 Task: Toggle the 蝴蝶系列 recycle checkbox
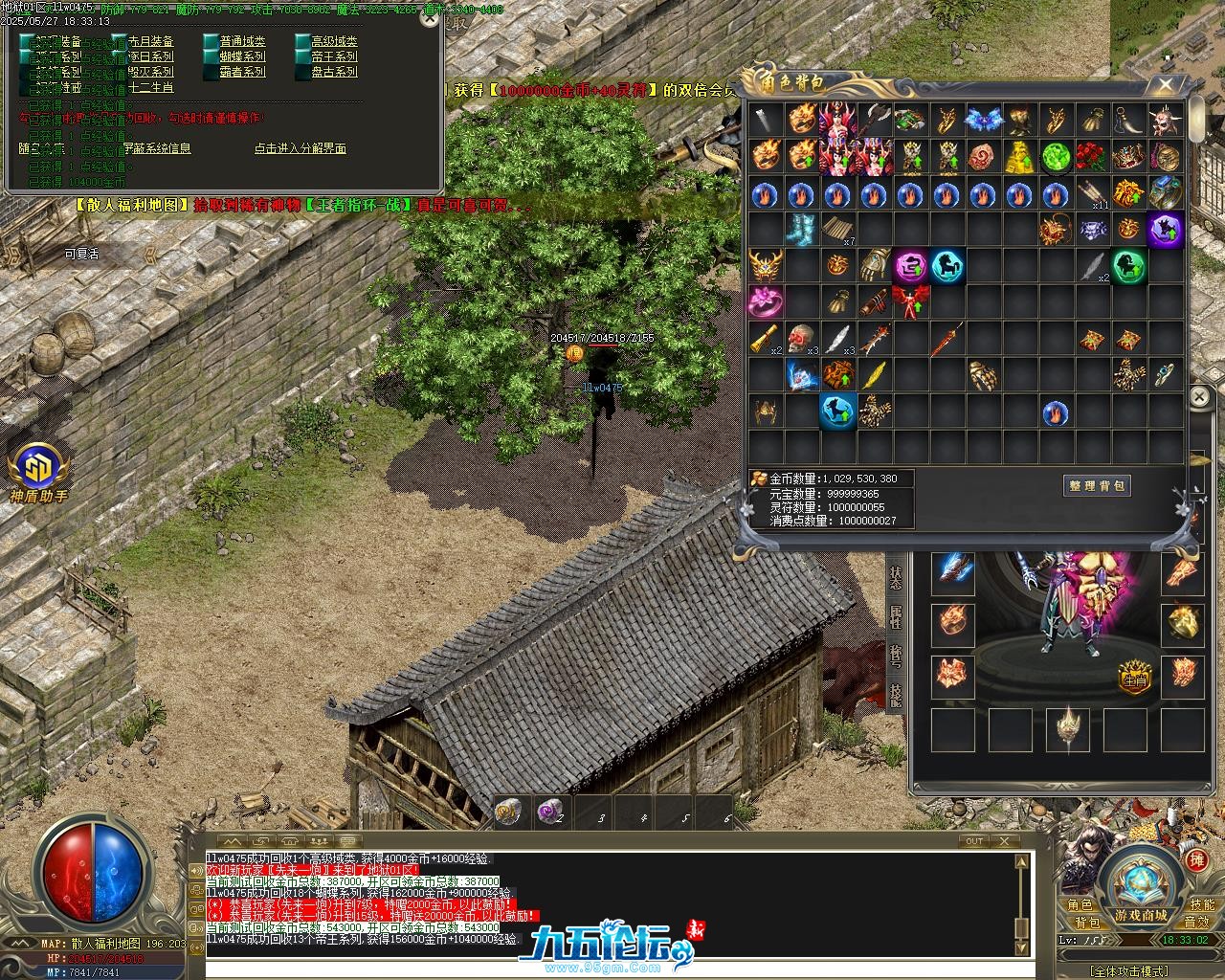[x=211, y=56]
